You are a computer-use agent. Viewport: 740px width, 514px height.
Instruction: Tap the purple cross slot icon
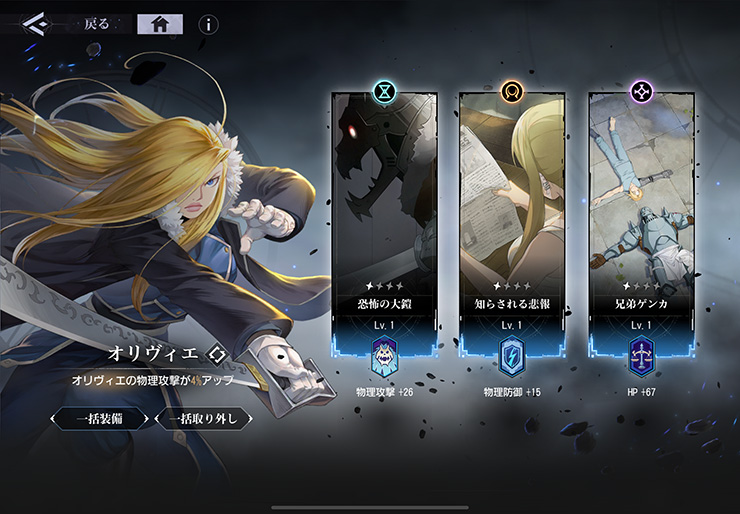click(640, 92)
